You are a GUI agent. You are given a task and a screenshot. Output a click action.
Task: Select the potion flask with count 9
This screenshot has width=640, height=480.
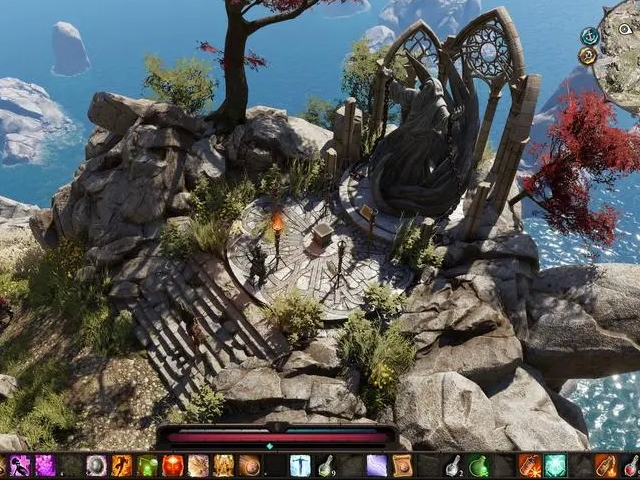click(326, 465)
